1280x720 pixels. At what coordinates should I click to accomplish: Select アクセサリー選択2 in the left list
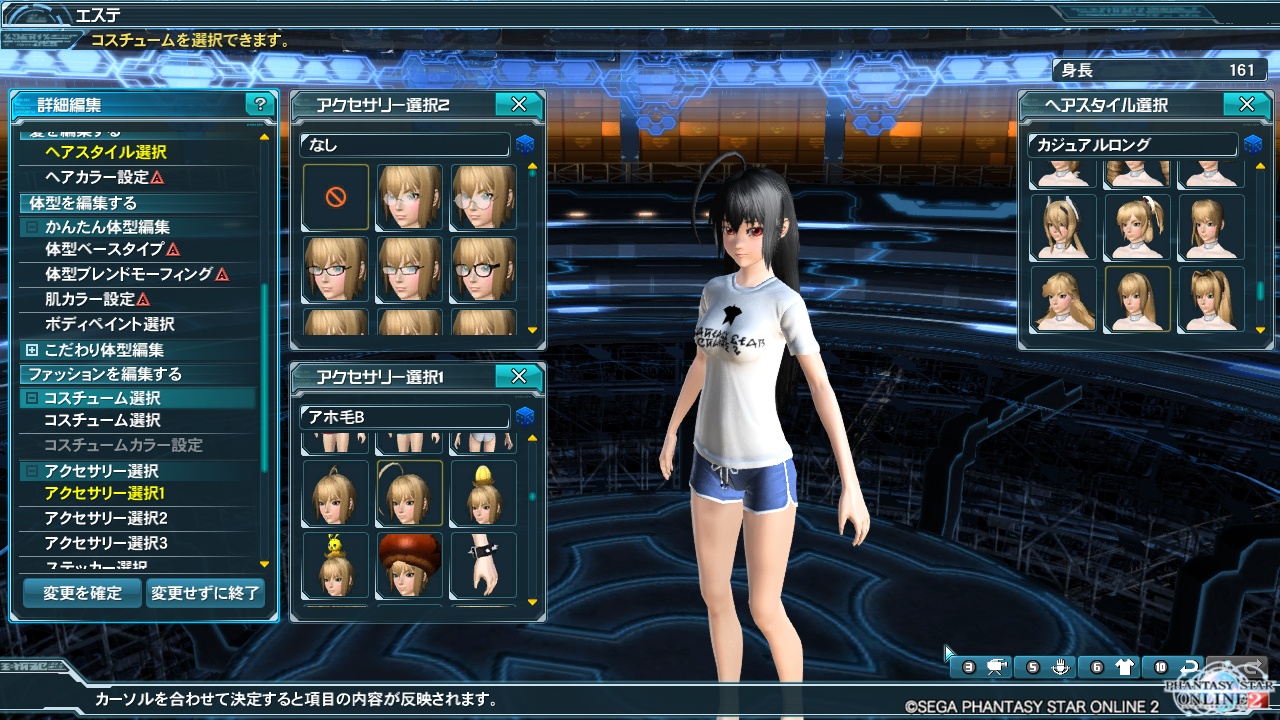click(x=106, y=518)
